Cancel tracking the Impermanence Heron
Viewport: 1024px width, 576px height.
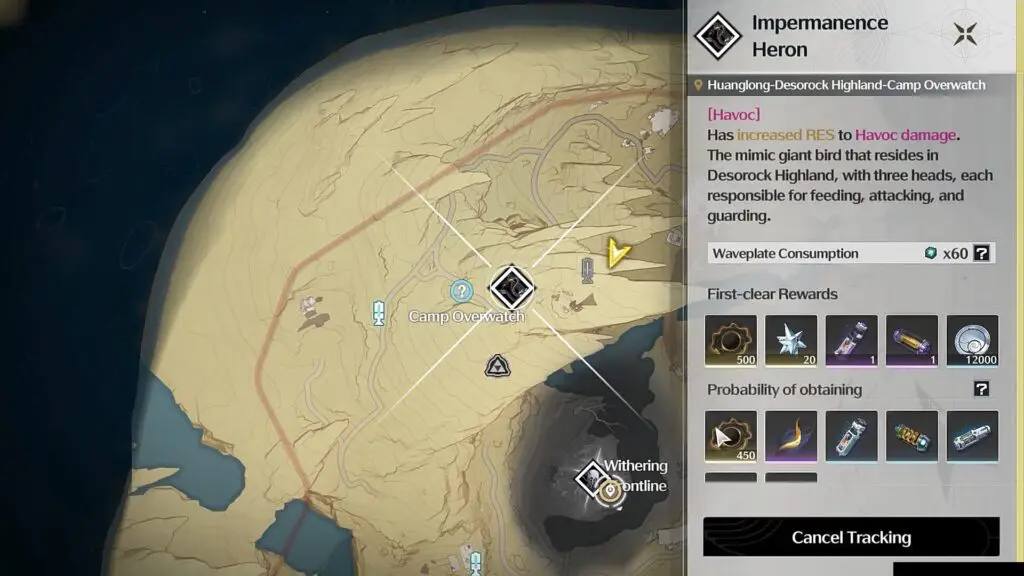click(851, 537)
